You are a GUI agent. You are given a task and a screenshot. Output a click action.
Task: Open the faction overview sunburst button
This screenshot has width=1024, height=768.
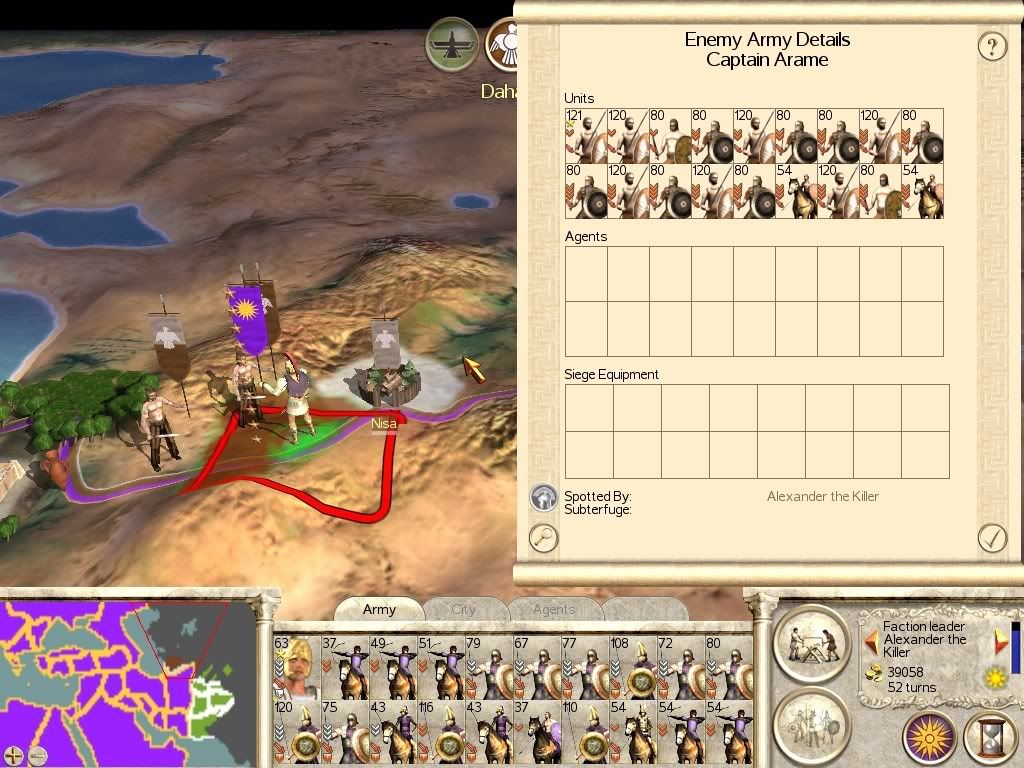930,738
